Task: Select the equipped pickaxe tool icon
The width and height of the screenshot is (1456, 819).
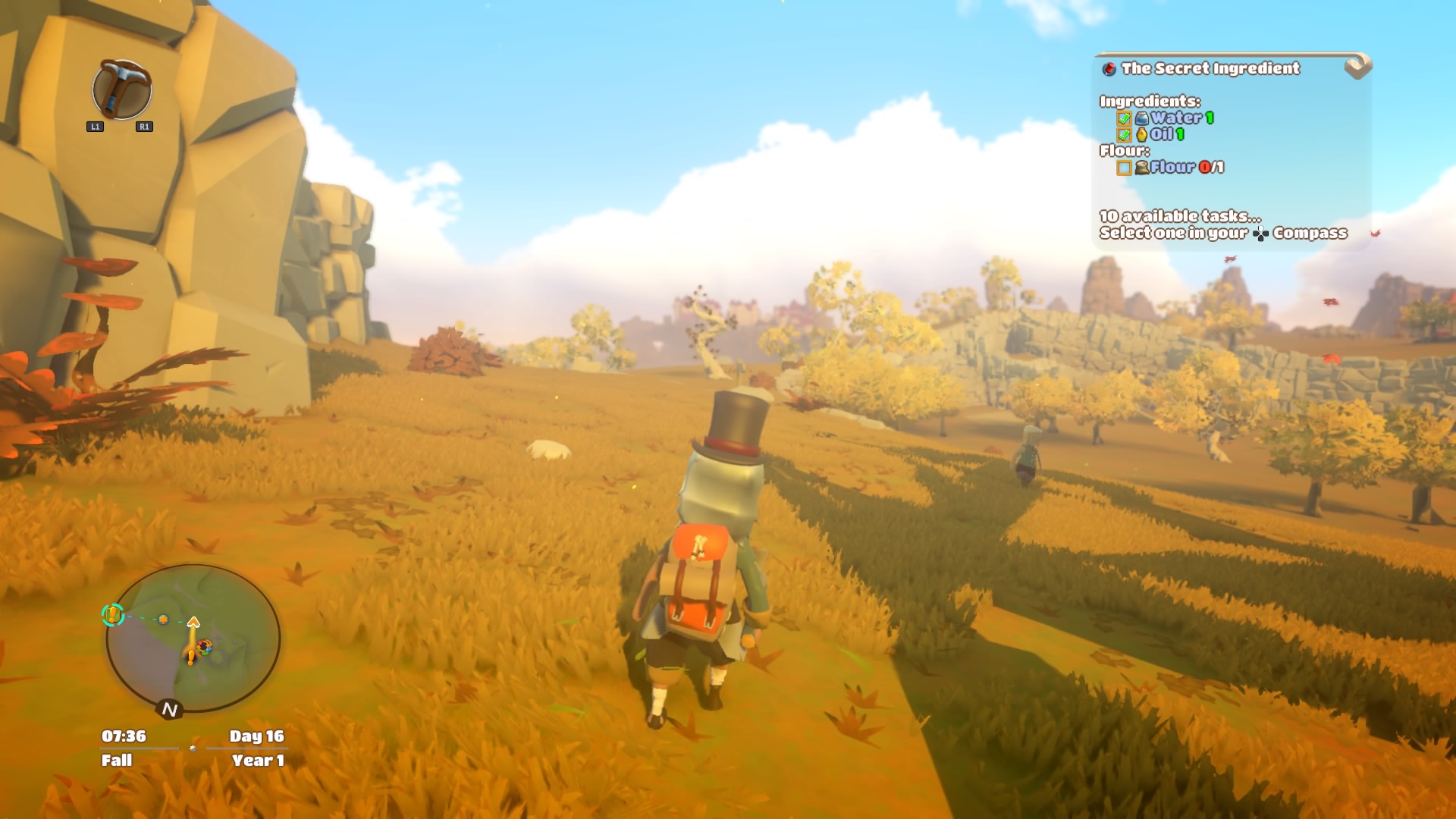Action: pos(121,89)
